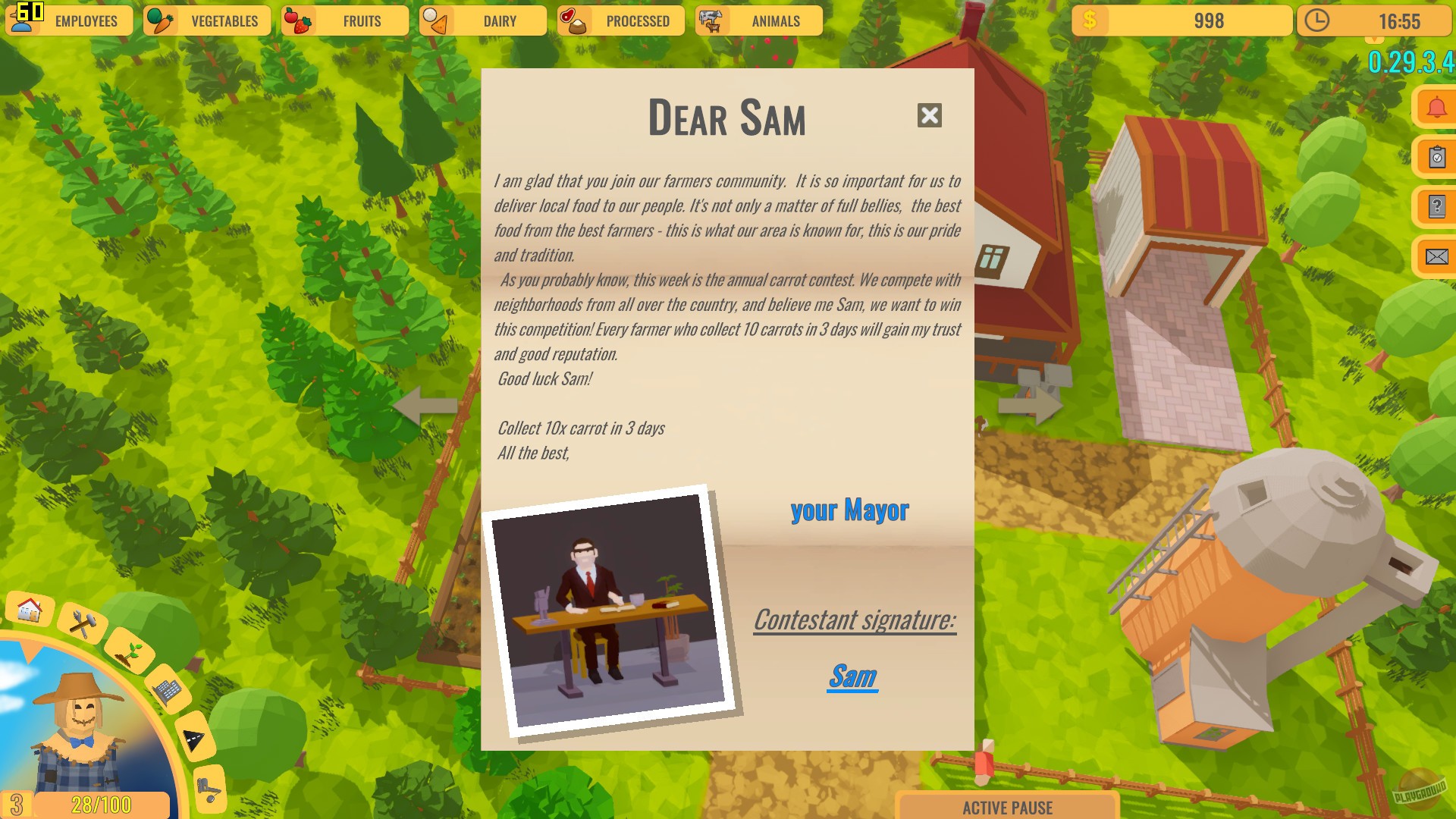The image size is (1456, 819).
Task: Close the Dear Sam letter
Action: [930, 116]
